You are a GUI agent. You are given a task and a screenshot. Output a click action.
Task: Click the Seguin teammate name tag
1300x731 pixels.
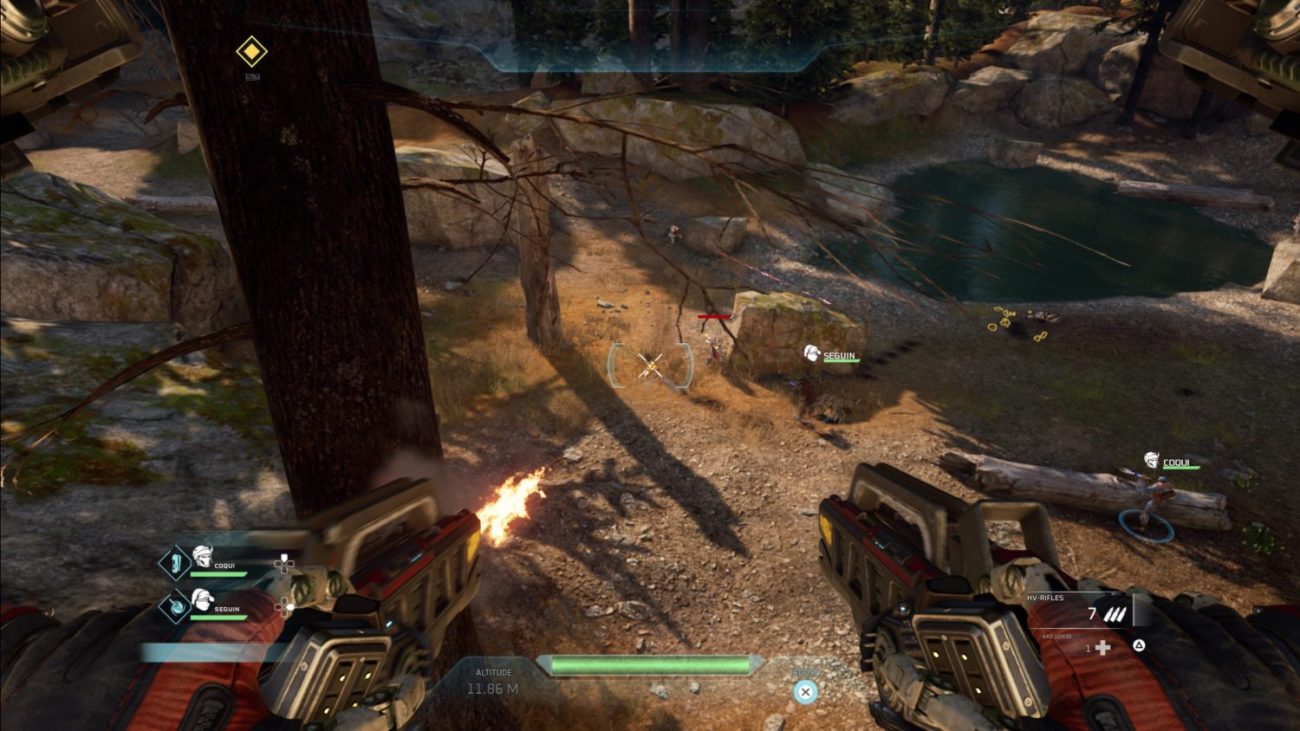pyautogui.click(x=840, y=353)
